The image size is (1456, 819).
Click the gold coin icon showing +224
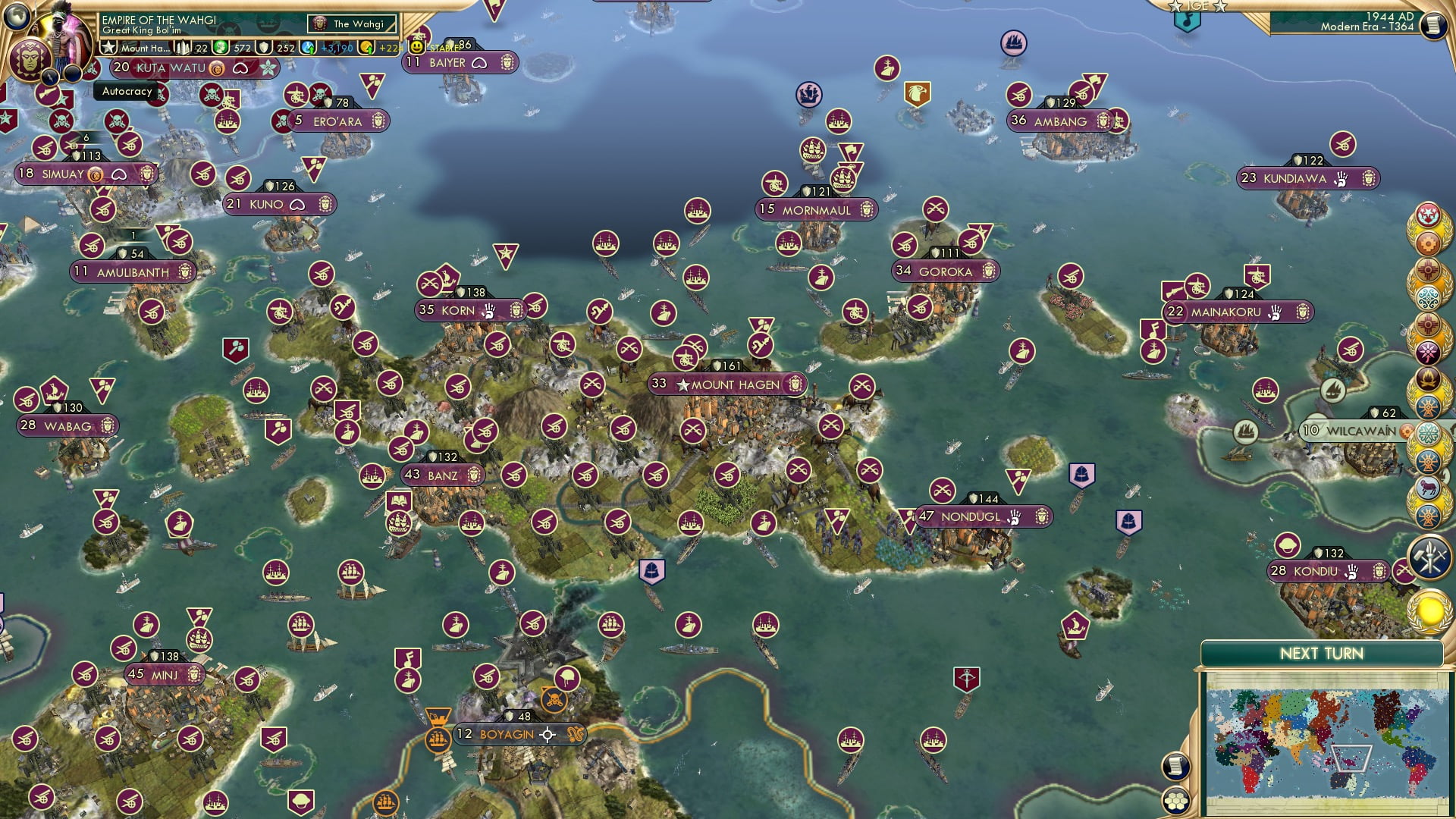pos(363,47)
